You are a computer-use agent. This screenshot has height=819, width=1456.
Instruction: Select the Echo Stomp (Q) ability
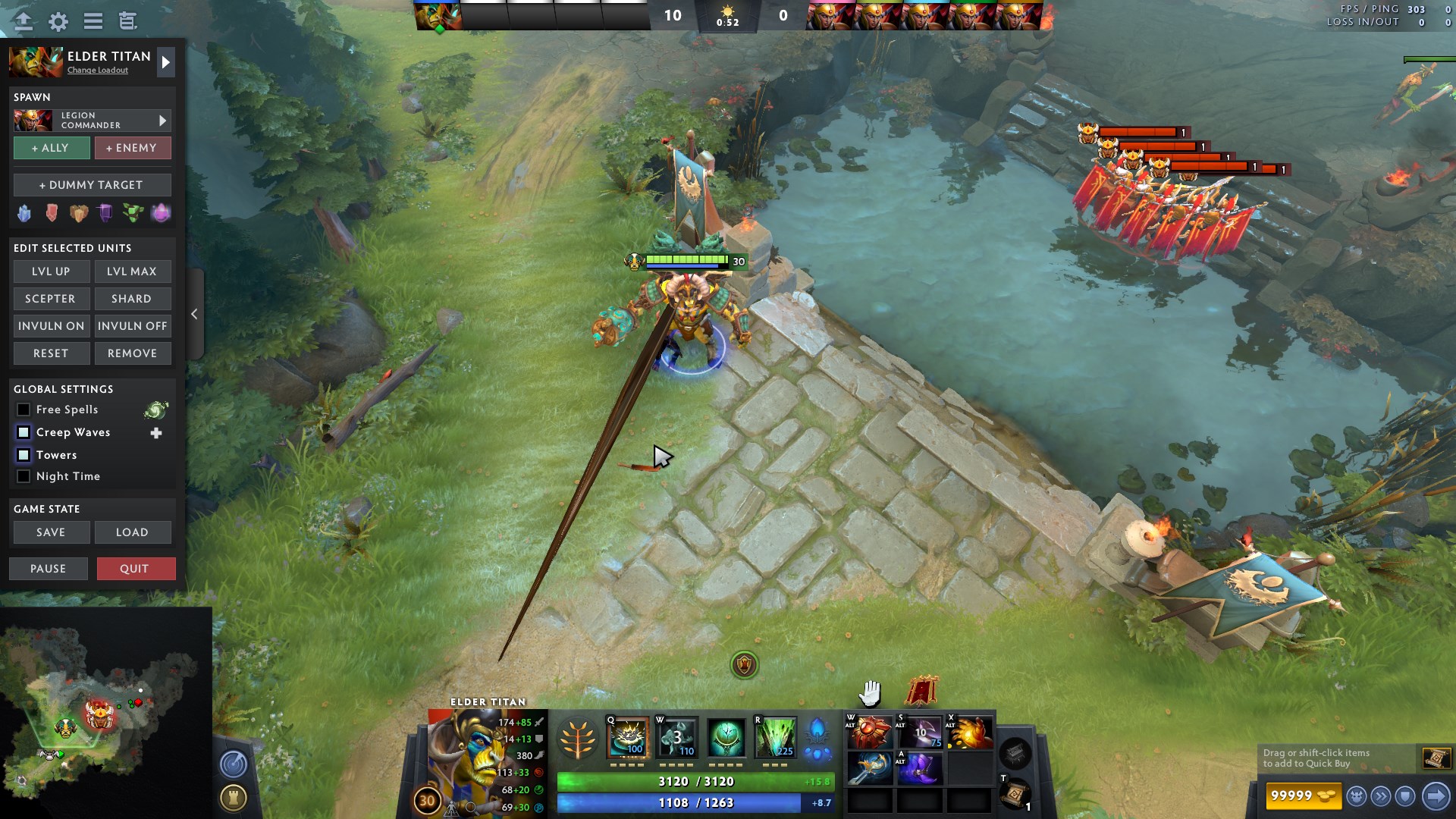tap(627, 739)
